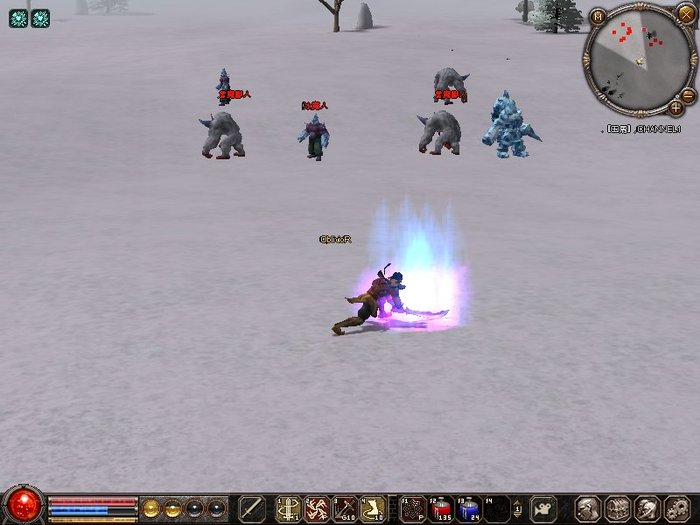
Task: Select the red health potion slot
Action: [x=441, y=508]
